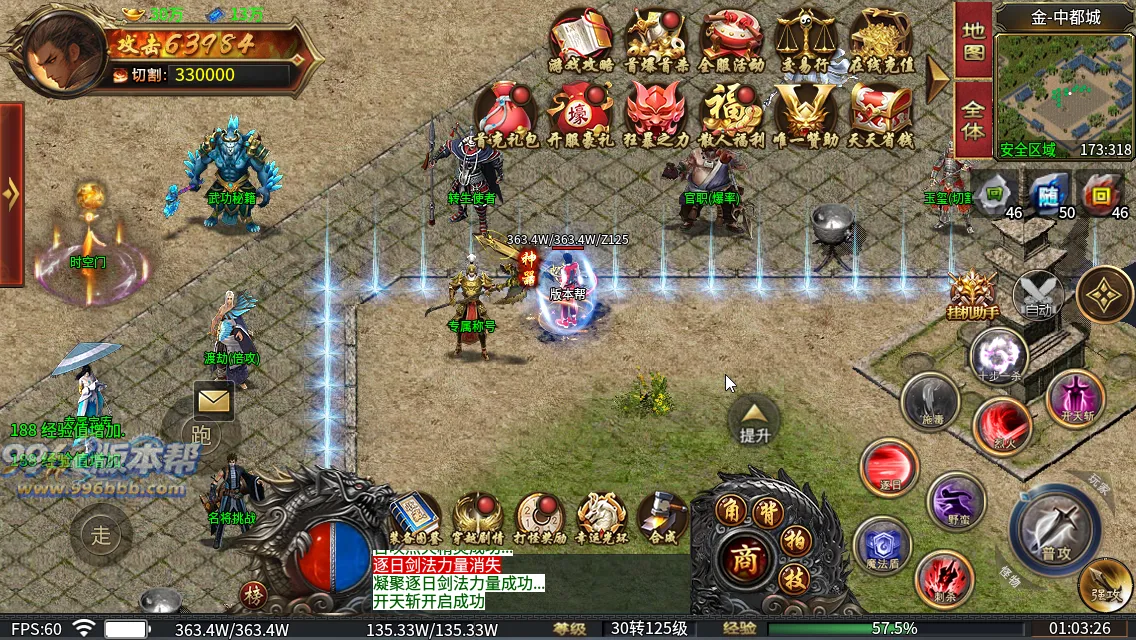
Task: Open the 狂暴之力 red demon mask icon
Action: coord(656,113)
